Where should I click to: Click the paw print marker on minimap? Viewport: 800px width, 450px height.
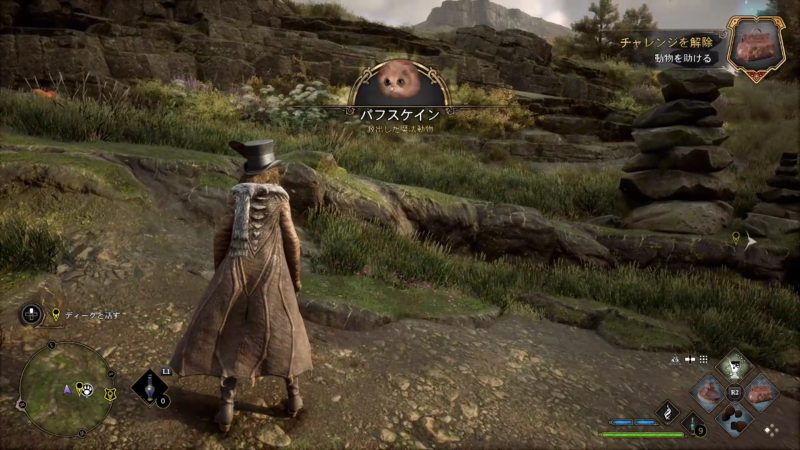point(89,390)
